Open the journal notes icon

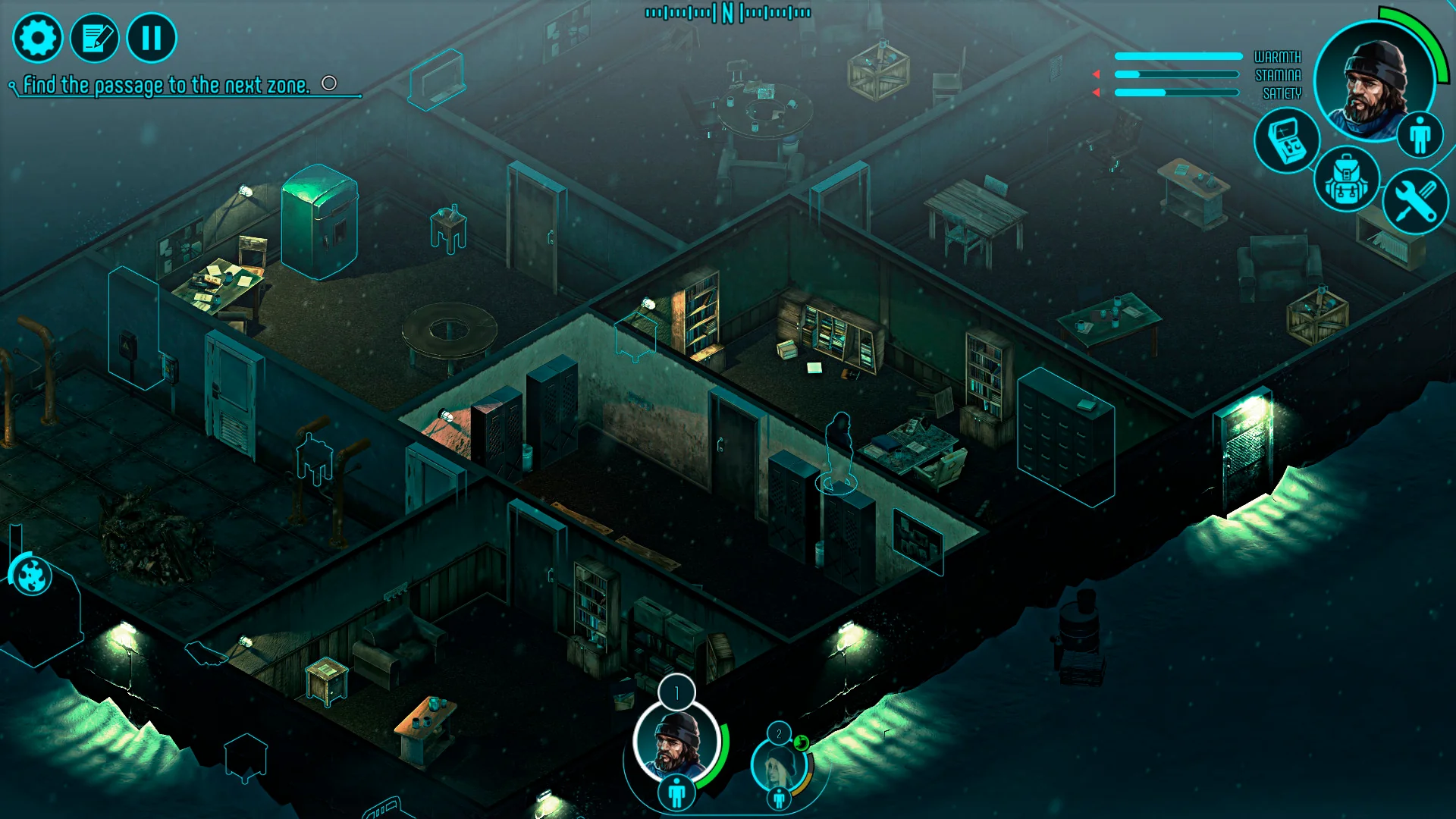pyautogui.click(x=96, y=36)
